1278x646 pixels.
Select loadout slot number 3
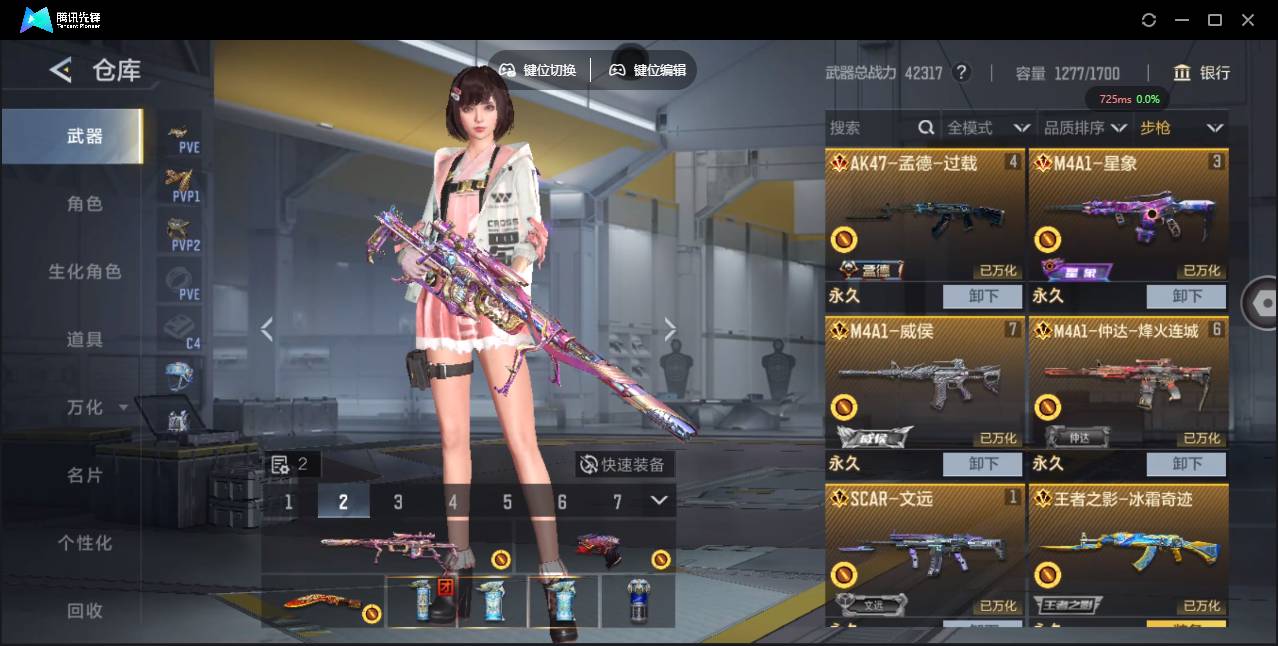click(398, 501)
